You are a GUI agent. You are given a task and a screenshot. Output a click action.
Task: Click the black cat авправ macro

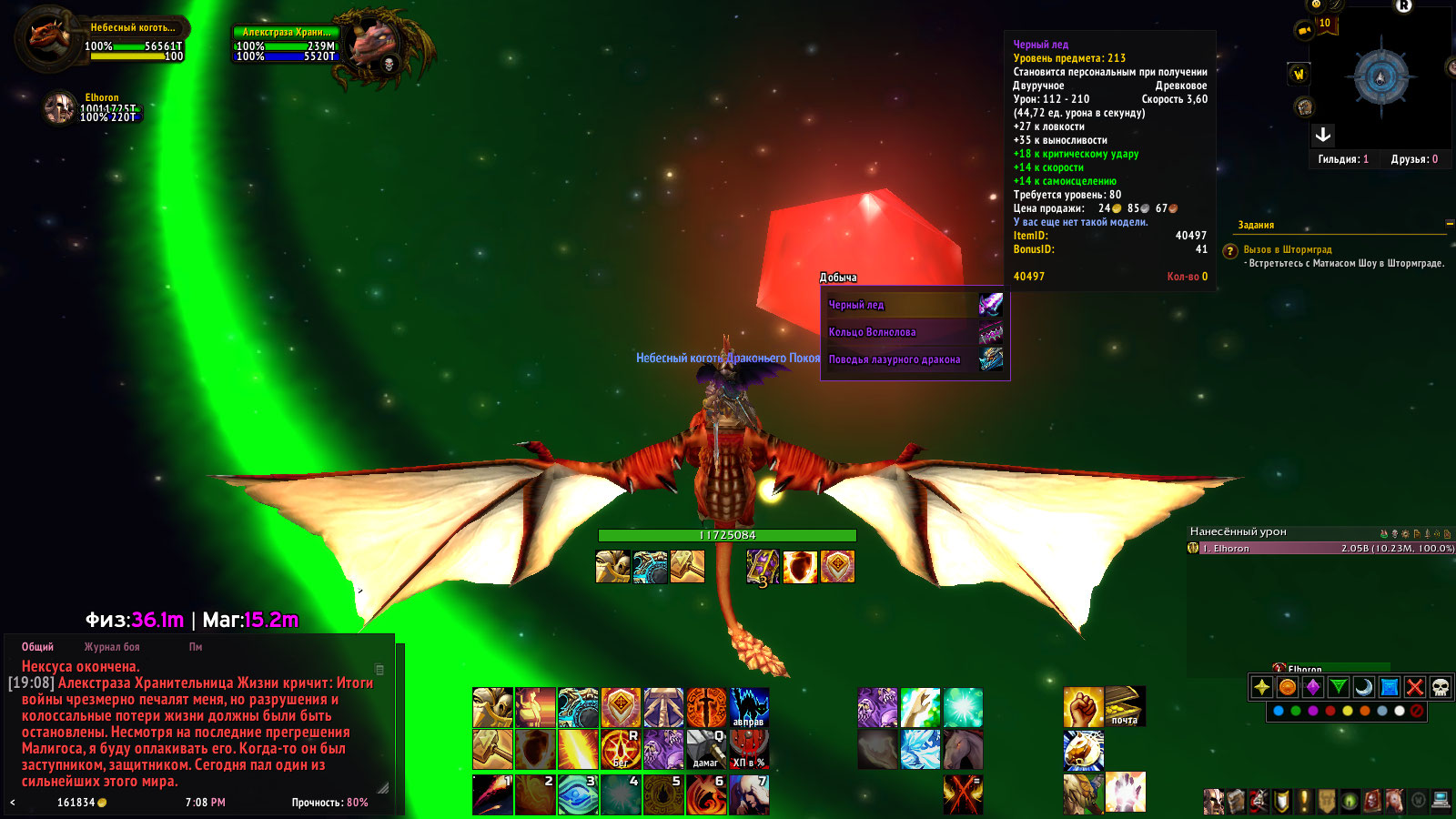tap(749, 707)
